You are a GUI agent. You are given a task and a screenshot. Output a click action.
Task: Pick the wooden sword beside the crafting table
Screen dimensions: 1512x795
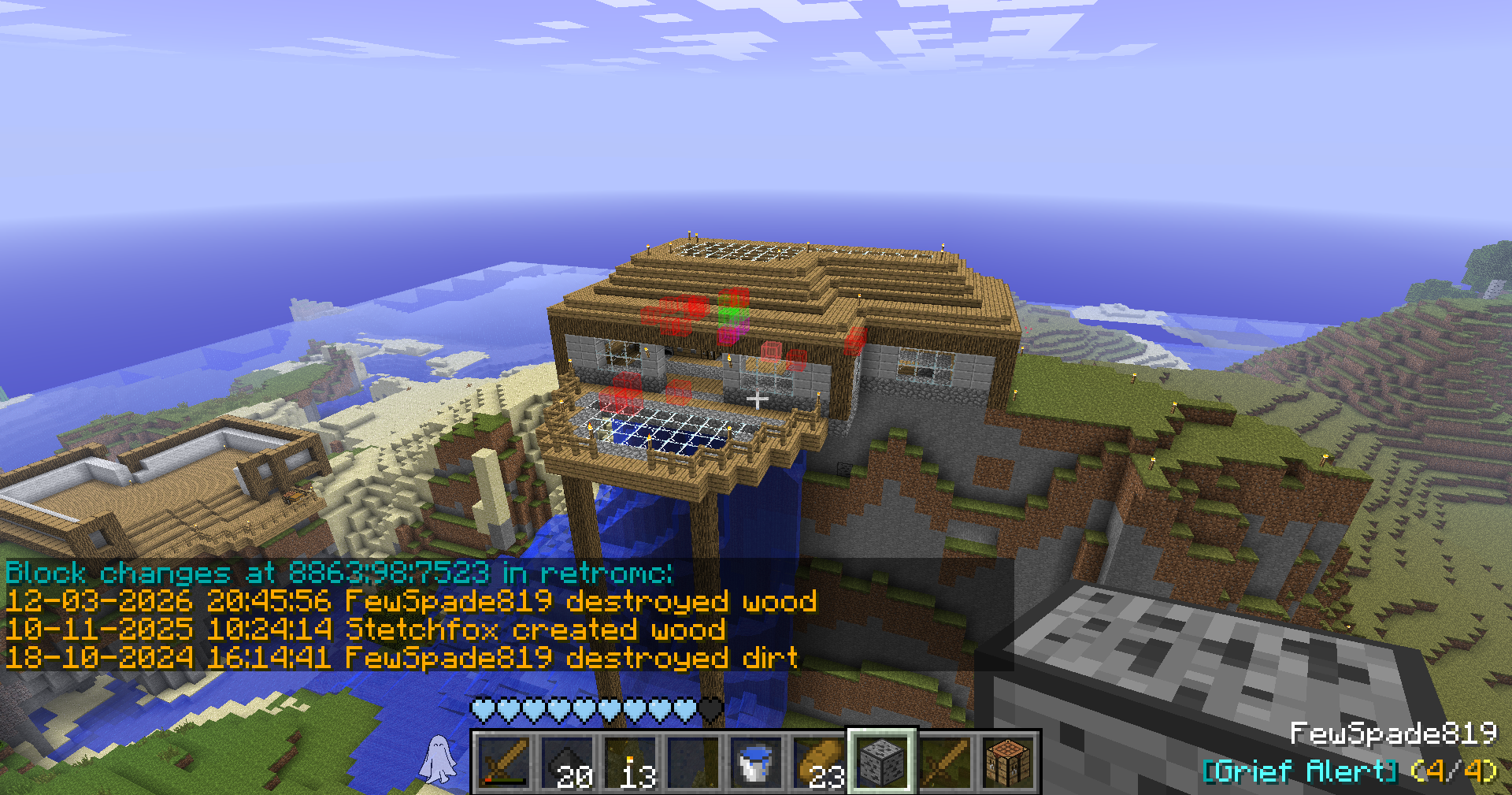click(945, 762)
